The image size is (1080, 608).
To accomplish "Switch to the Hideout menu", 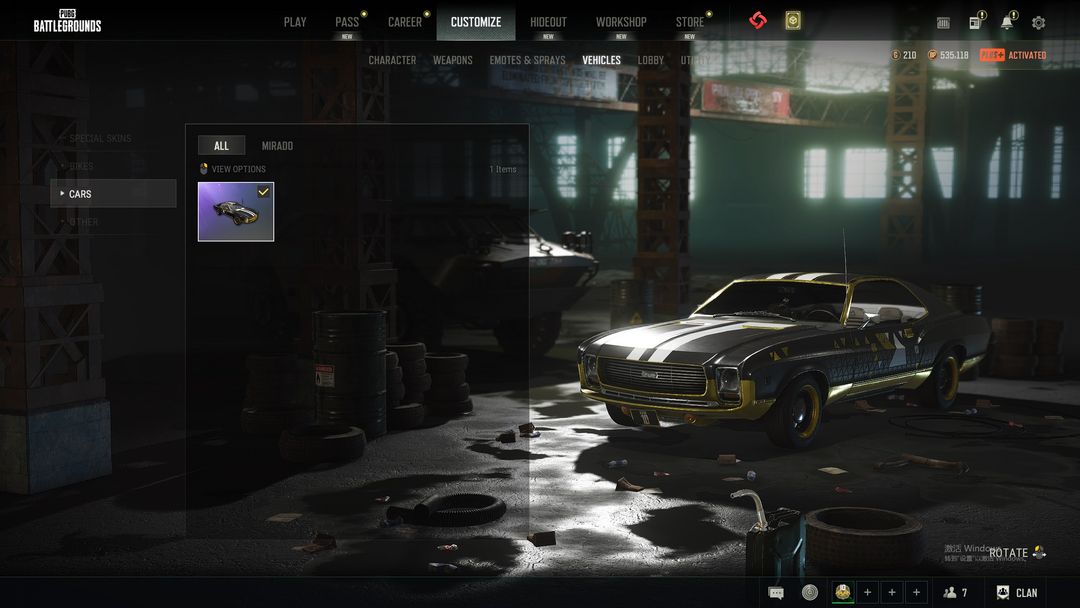I will point(548,22).
